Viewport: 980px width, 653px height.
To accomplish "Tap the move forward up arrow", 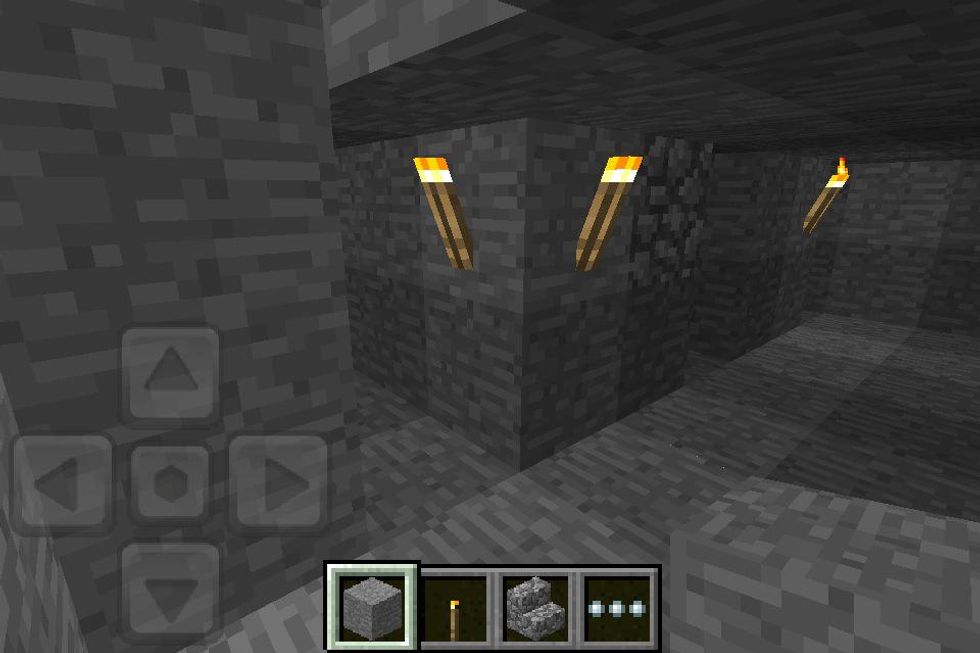I will click(170, 374).
